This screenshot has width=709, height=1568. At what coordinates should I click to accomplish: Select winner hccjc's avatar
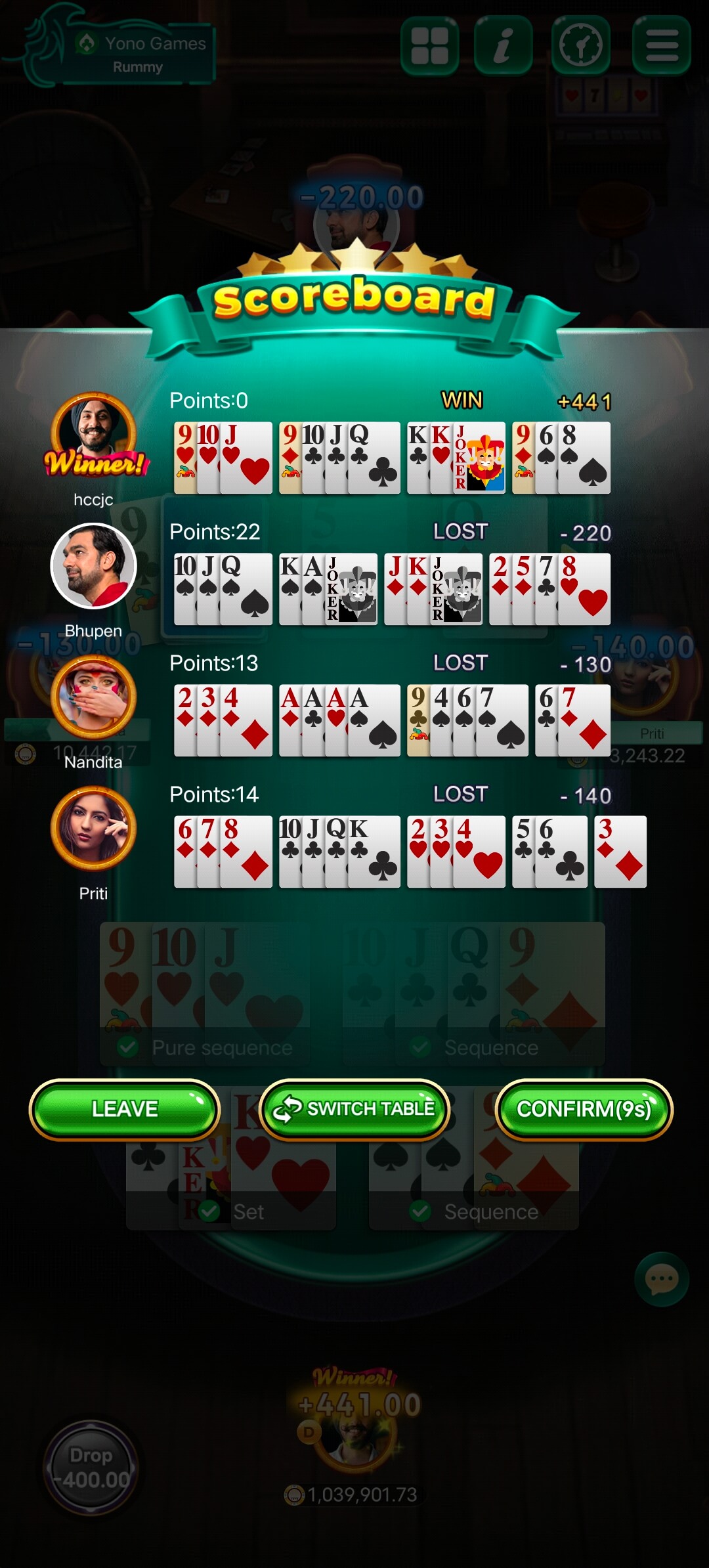click(x=94, y=433)
